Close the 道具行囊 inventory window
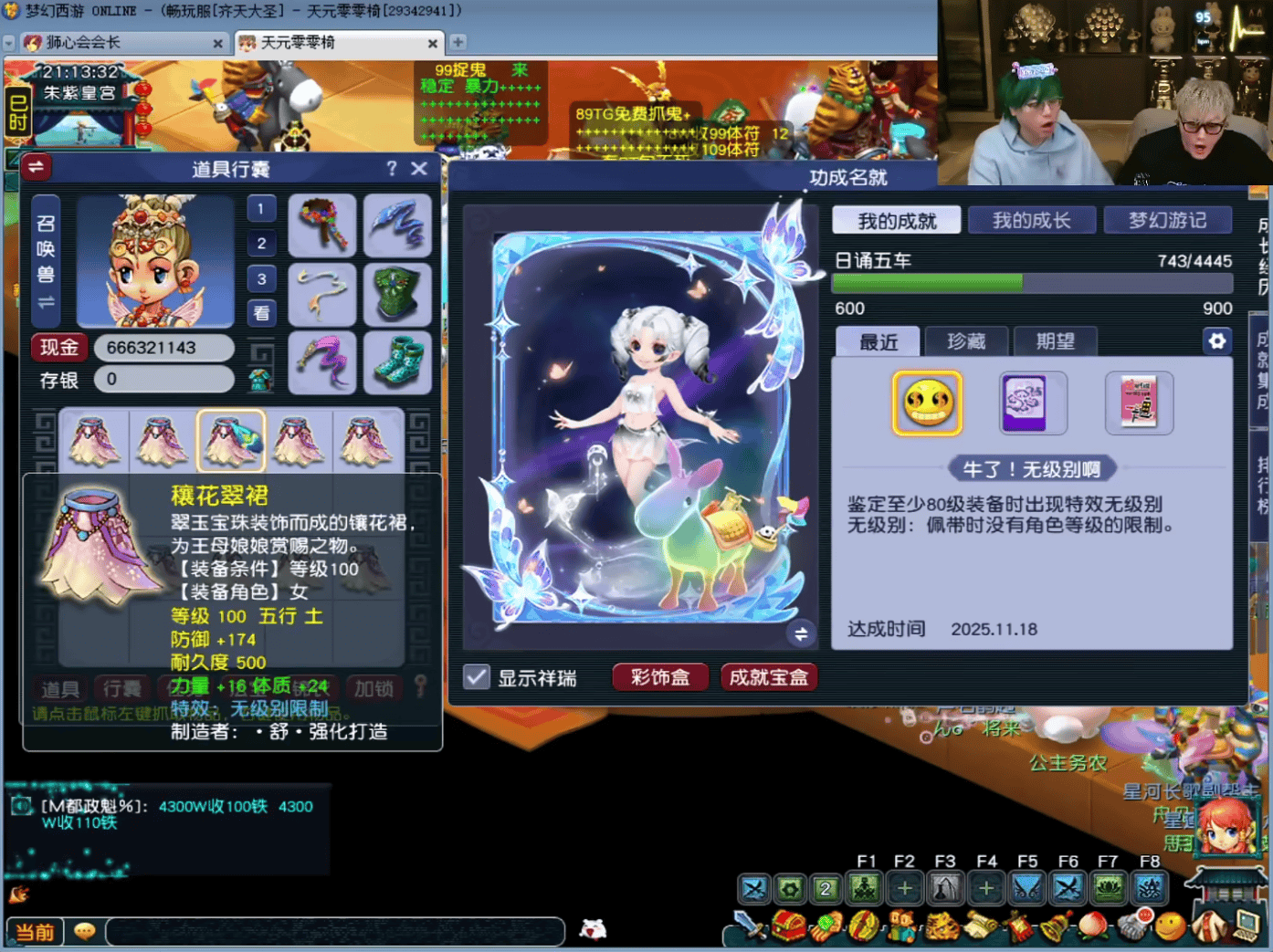Image resolution: width=1273 pixels, height=952 pixels. coord(419,168)
